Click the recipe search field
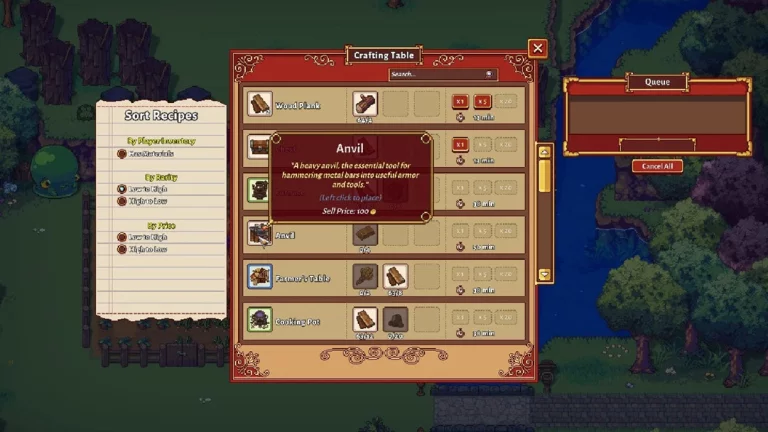Screen dimensions: 768x432 (436, 74)
